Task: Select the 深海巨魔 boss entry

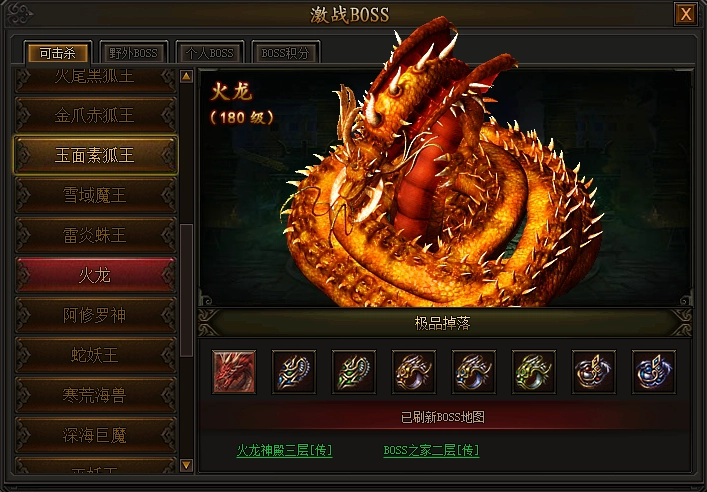Action: 95,435
